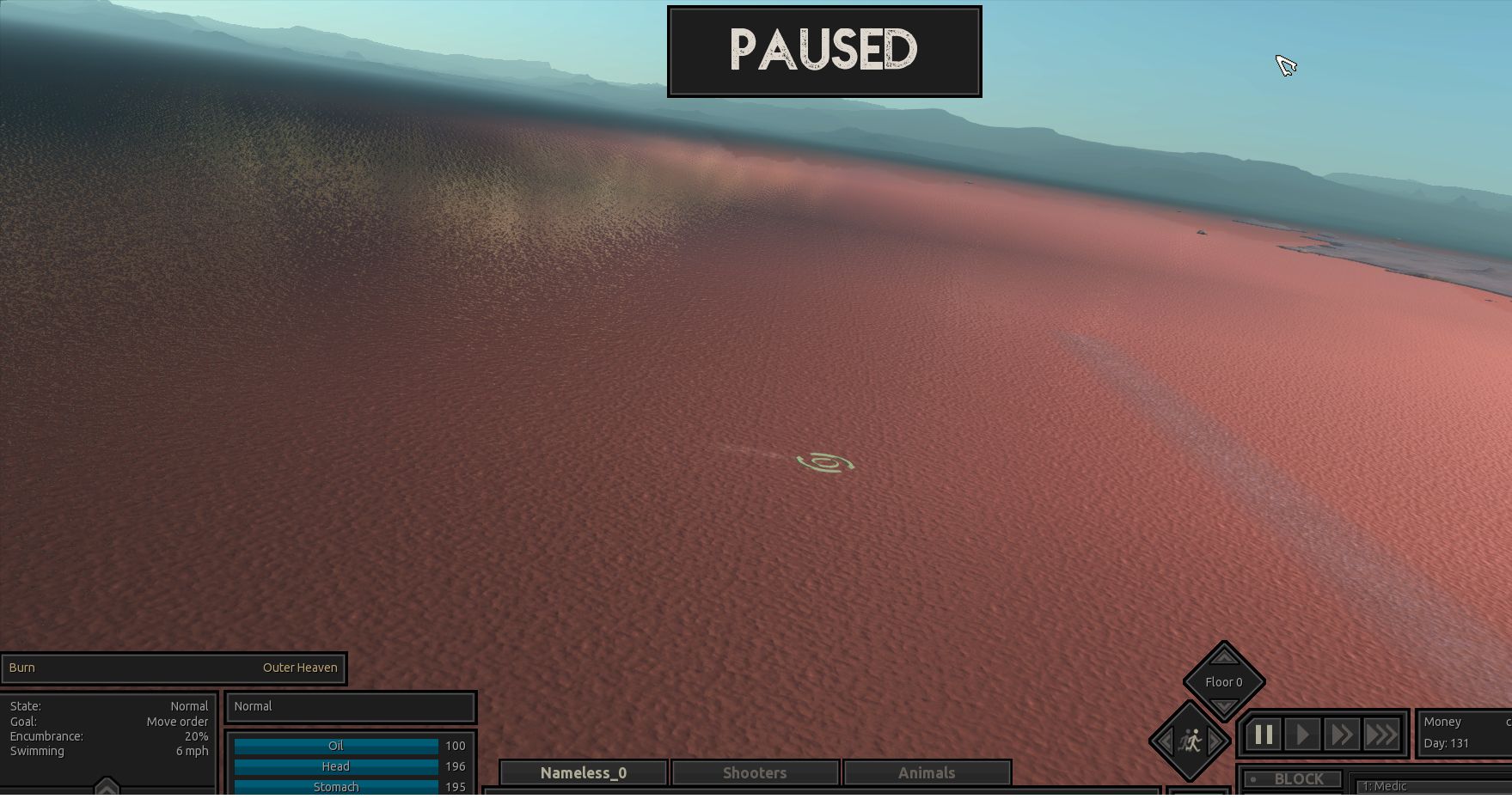1512x799 pixels.
Task: Expand the stats panel with the upward chevron
Action: coord(107,786)
